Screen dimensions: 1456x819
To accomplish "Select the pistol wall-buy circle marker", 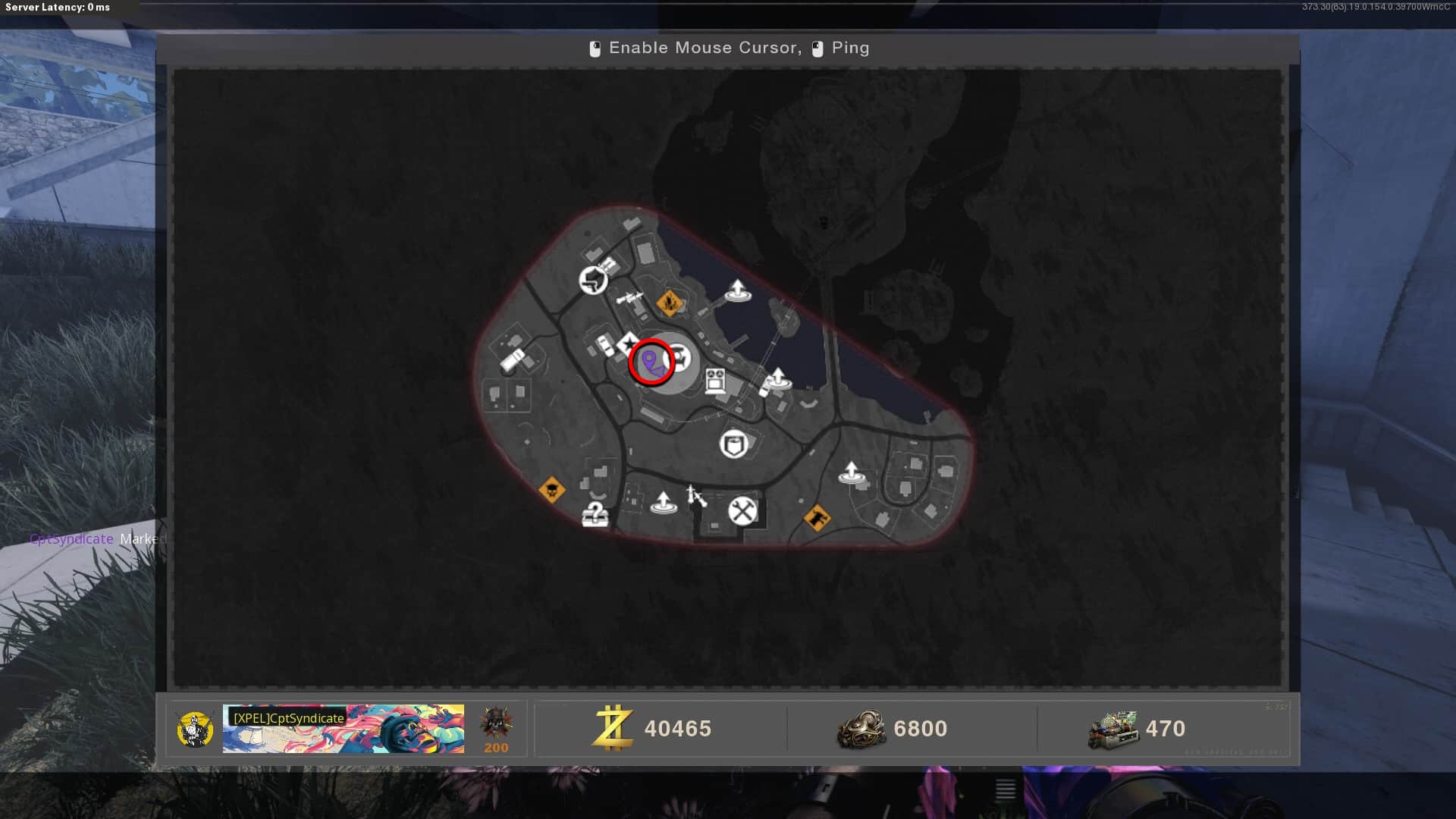I will pyautogui.click(x=593, y=281).
